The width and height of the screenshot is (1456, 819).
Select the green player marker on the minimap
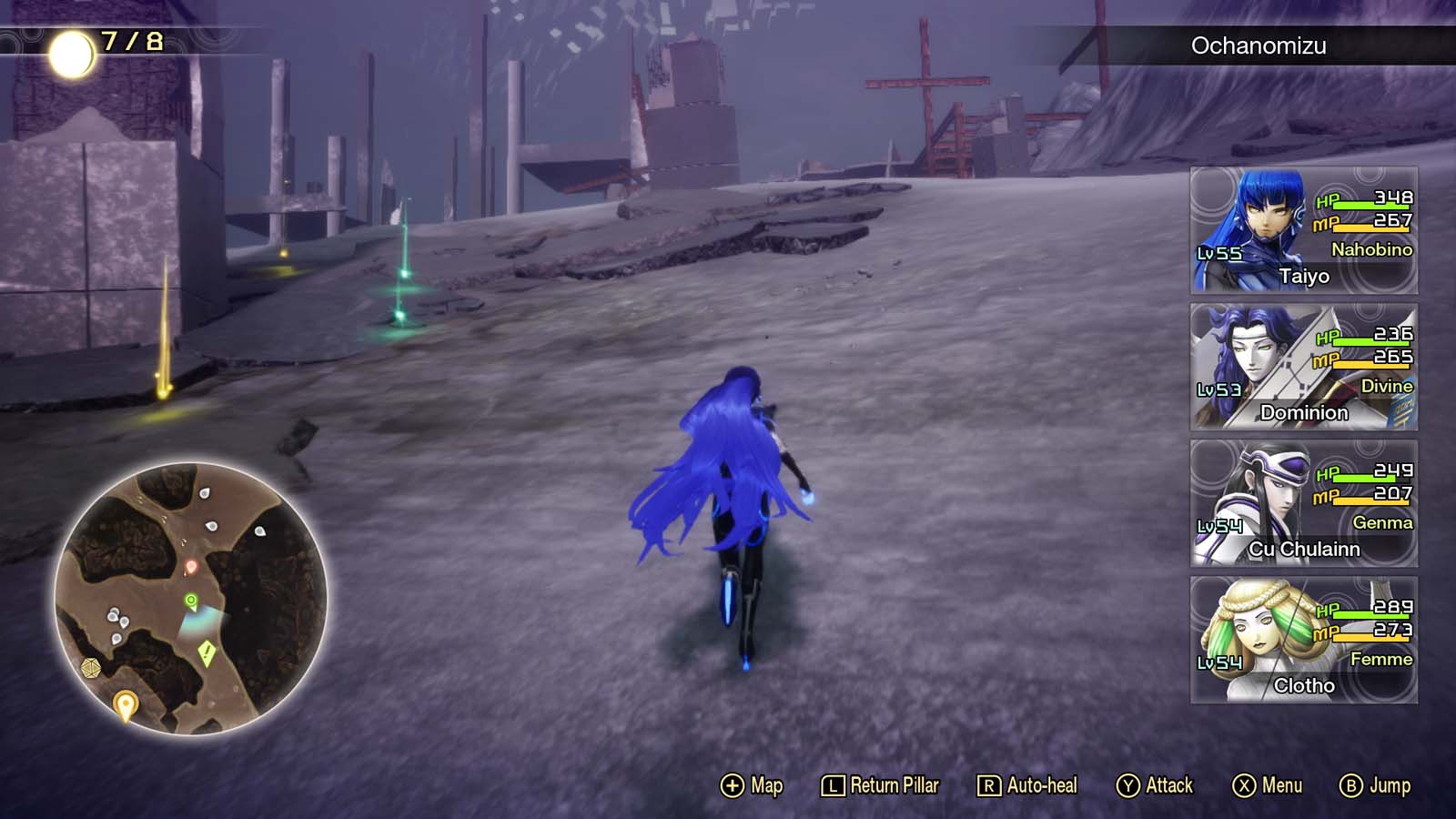[x=191, y=599]
